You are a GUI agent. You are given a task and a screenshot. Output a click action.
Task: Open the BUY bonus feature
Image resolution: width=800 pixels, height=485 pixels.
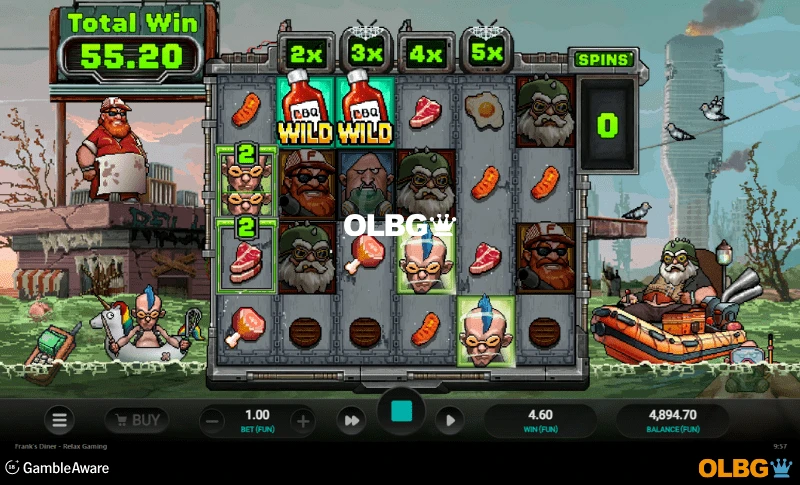[x=136, y=420]
